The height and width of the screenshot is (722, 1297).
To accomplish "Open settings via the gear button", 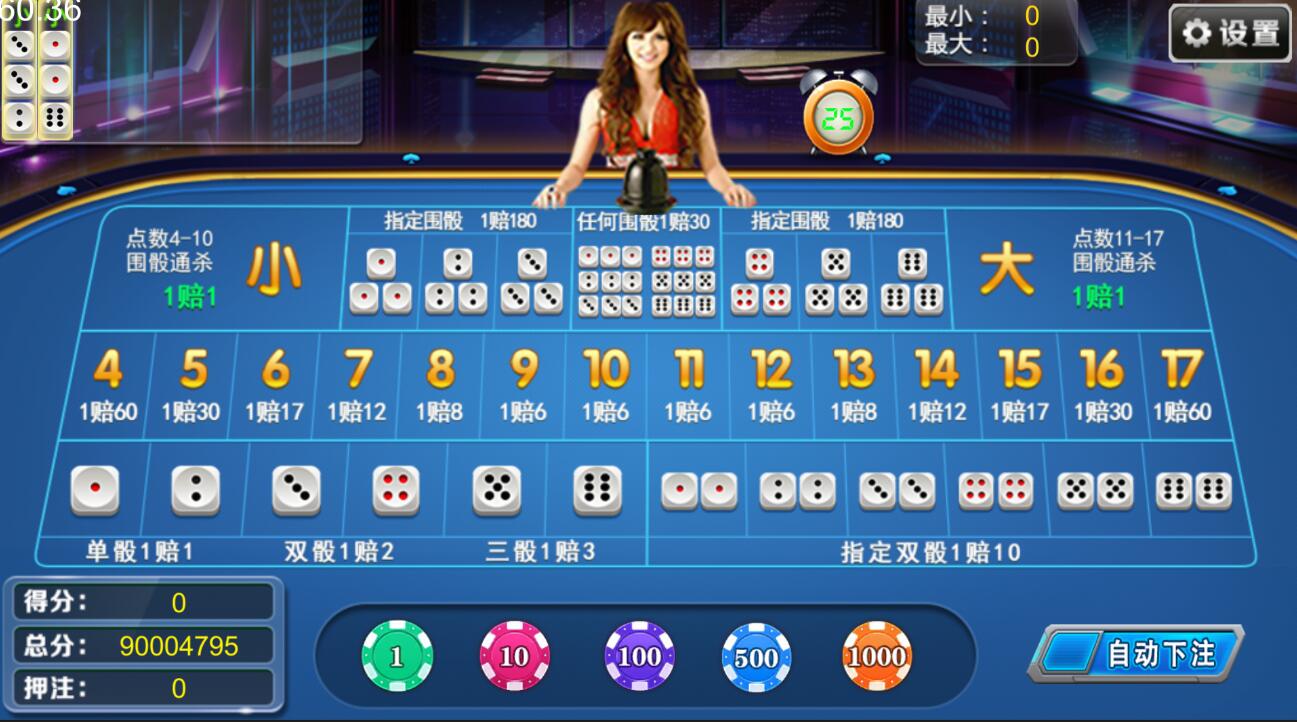I will 1229,31.
